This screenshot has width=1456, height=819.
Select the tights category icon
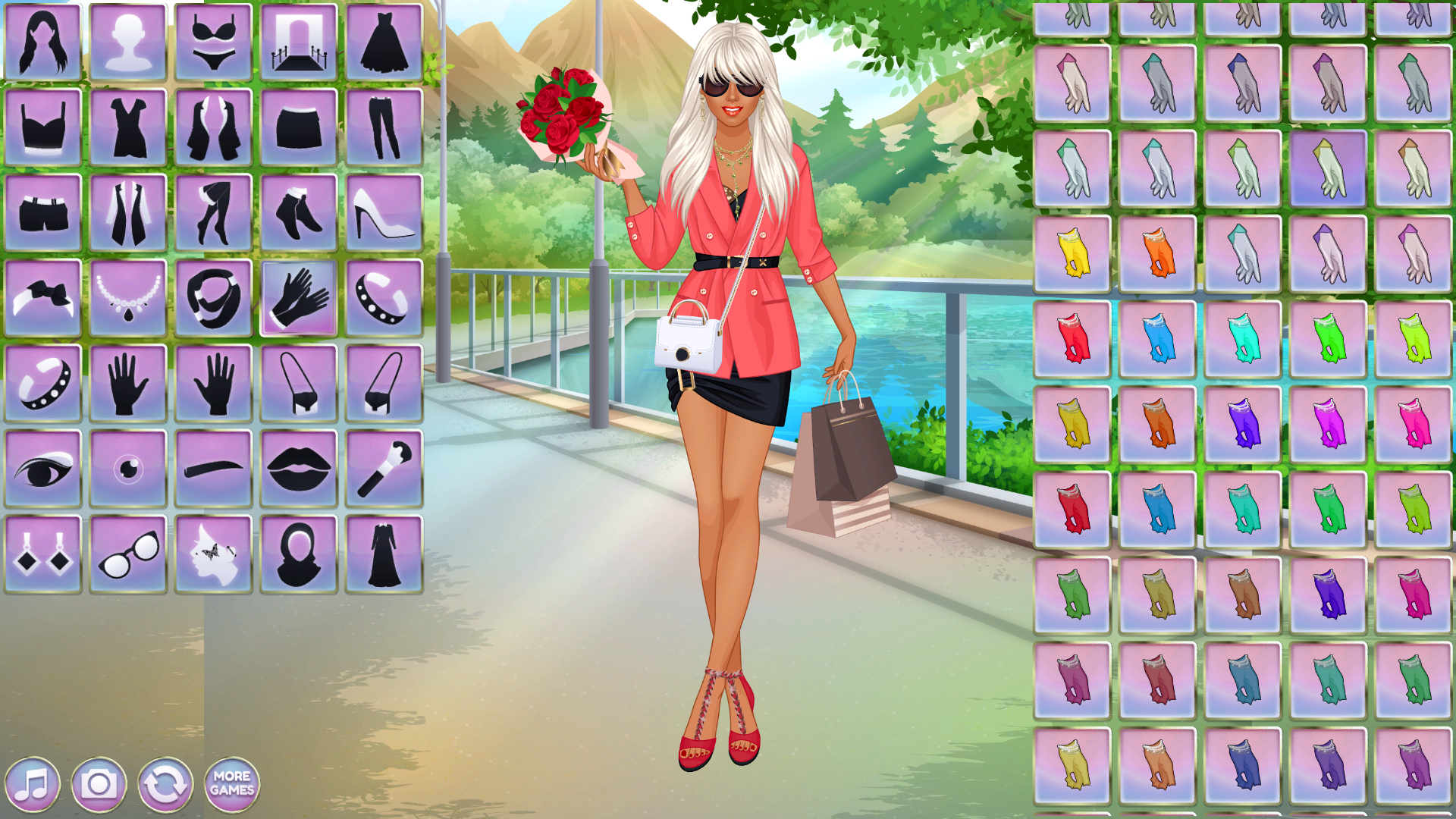click(215, 211)
